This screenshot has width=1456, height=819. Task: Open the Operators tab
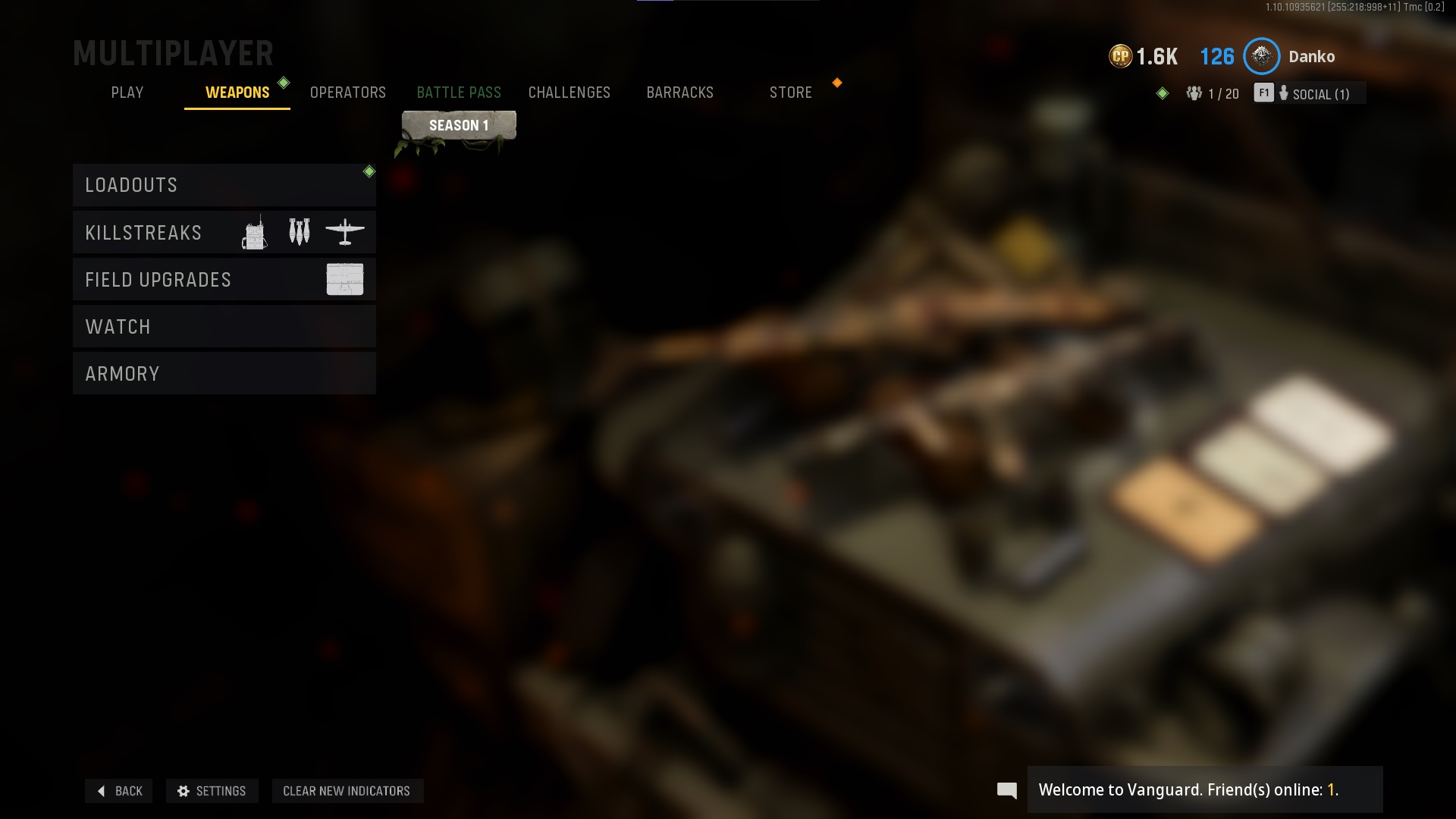tap(348, 93)
